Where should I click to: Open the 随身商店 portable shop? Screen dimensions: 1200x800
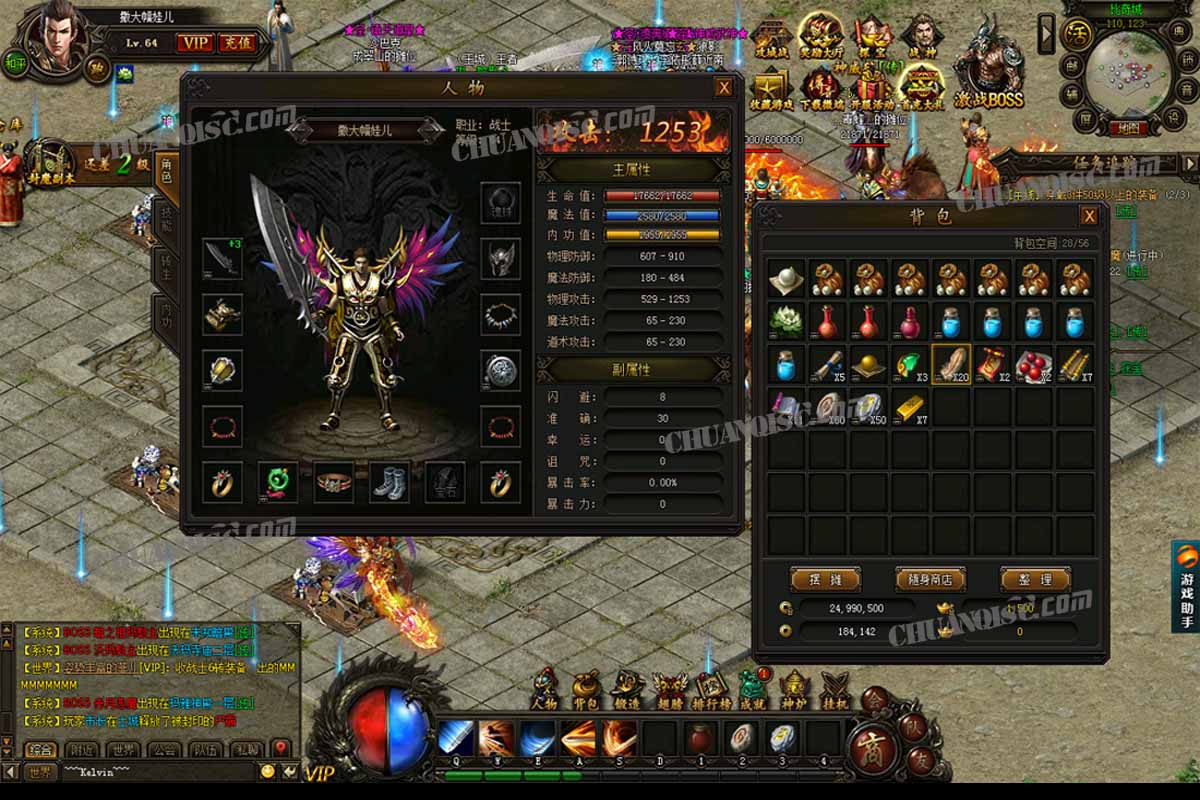tap(930, 579)
